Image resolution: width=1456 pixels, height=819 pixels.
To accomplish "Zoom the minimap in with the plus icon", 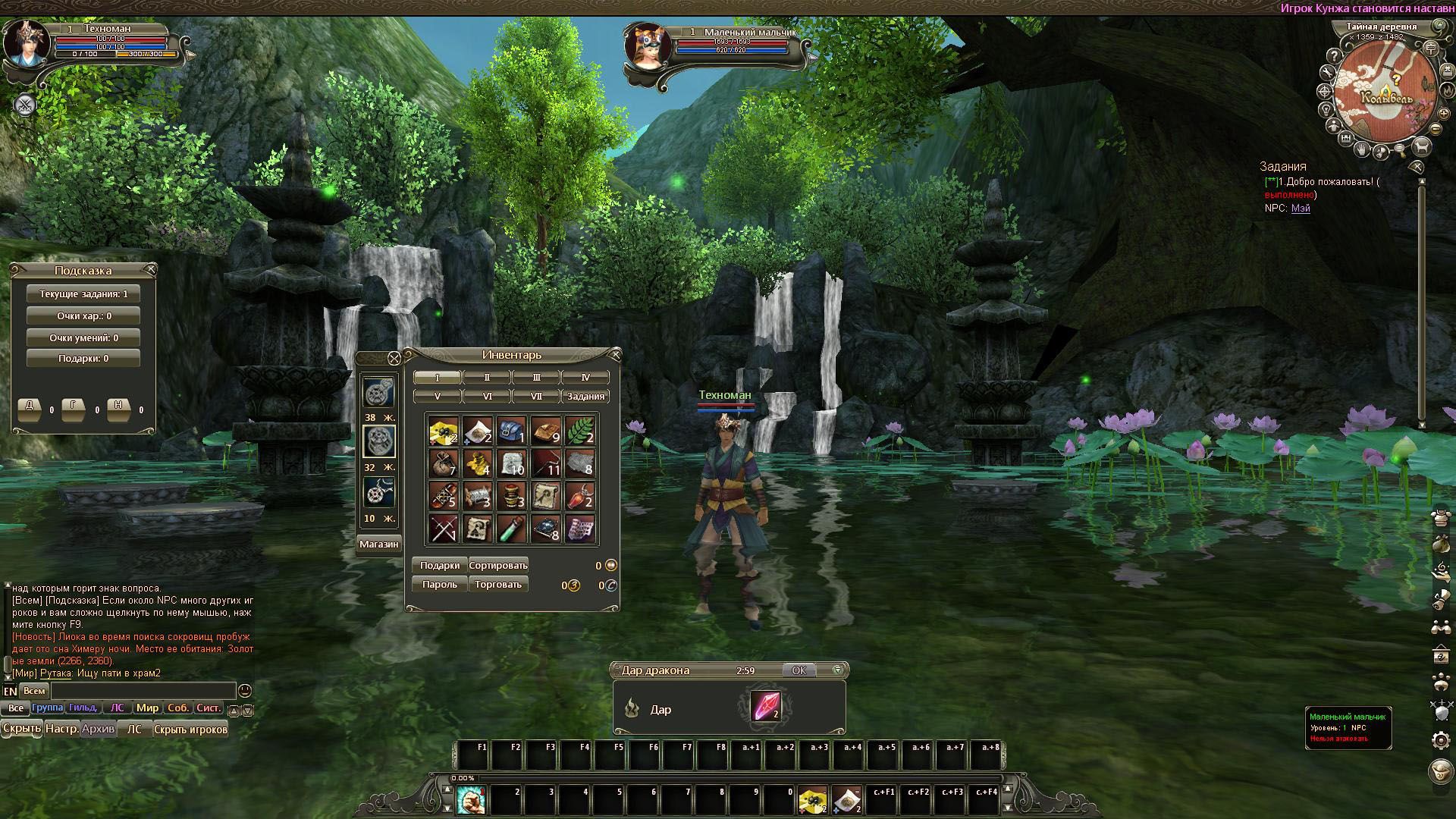I will tap(1444, 113).
